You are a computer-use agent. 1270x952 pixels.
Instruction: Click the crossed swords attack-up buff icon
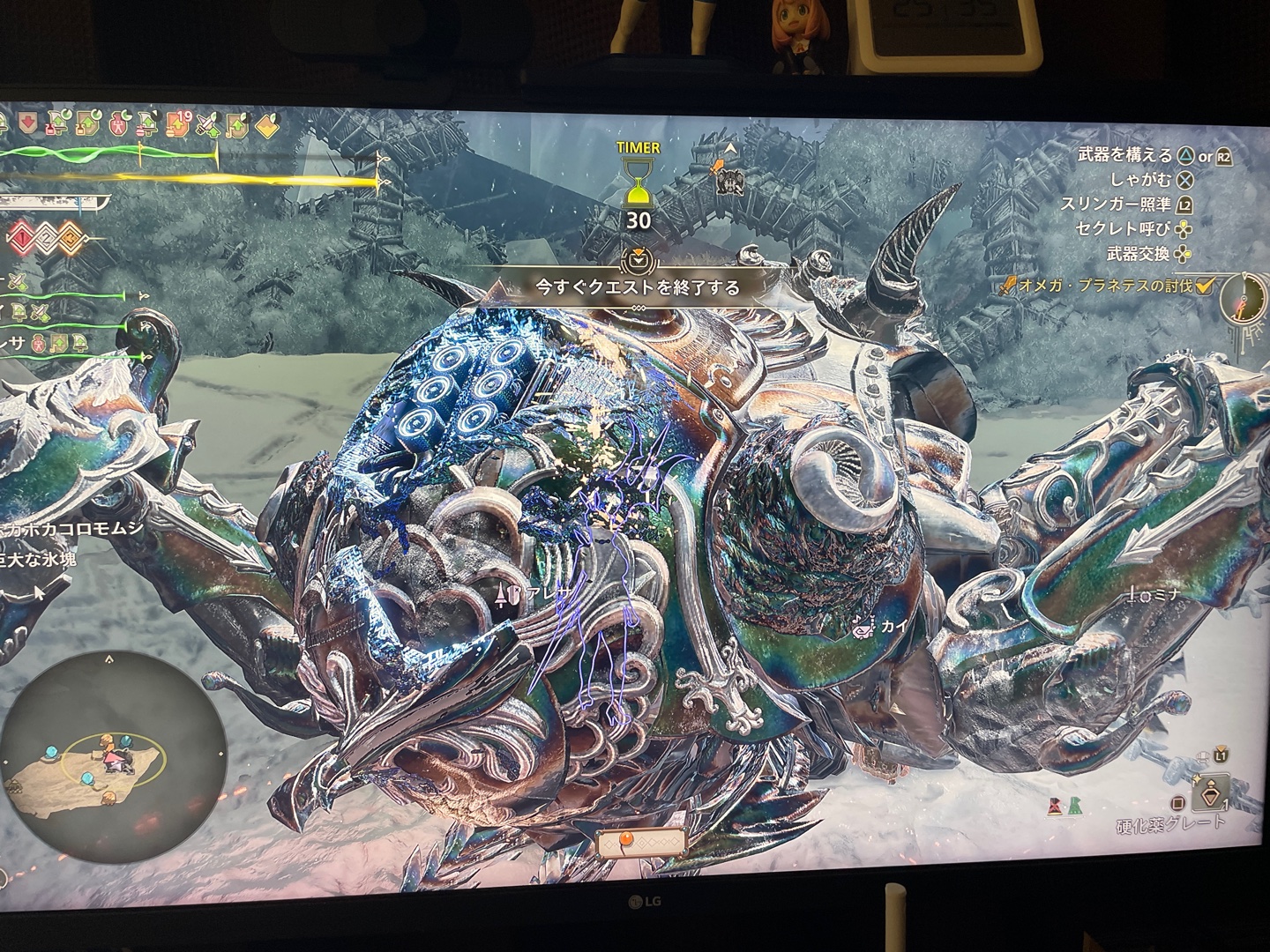tap(208, 124)
